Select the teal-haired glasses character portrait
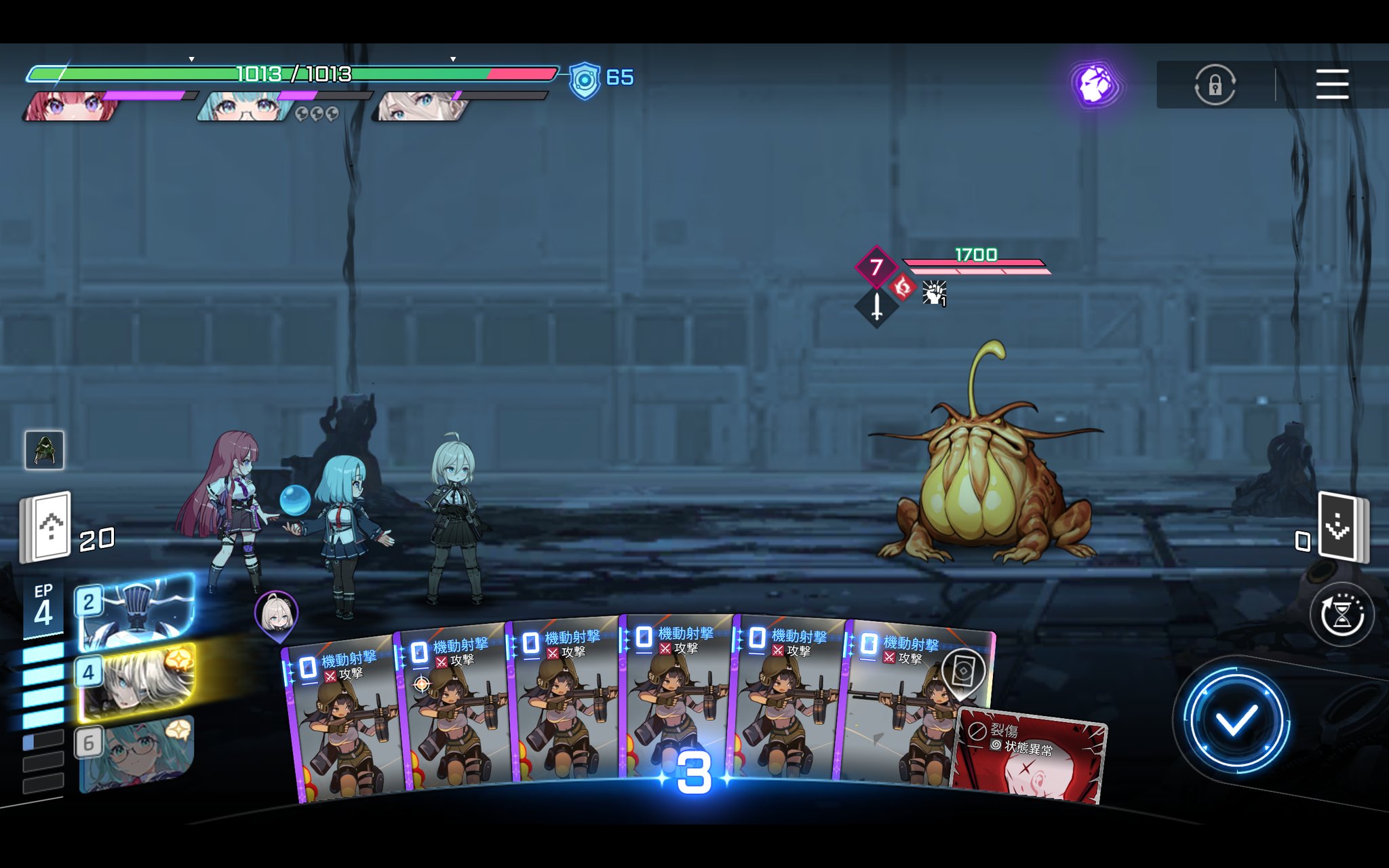The height and width of the screenshot is (868, 1389). (244, 106)
